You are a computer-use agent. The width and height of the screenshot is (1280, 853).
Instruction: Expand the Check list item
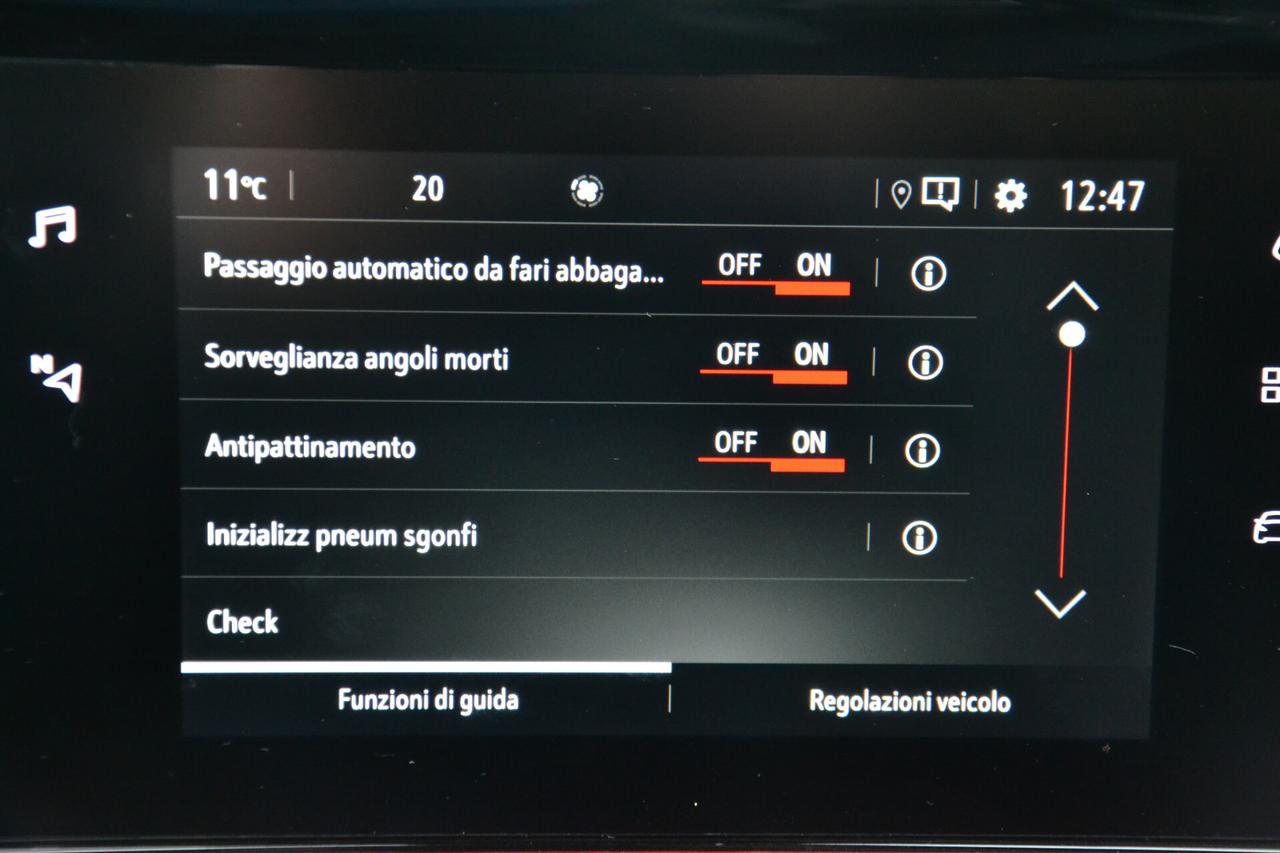pyautogui.click(x=400, y=623)
